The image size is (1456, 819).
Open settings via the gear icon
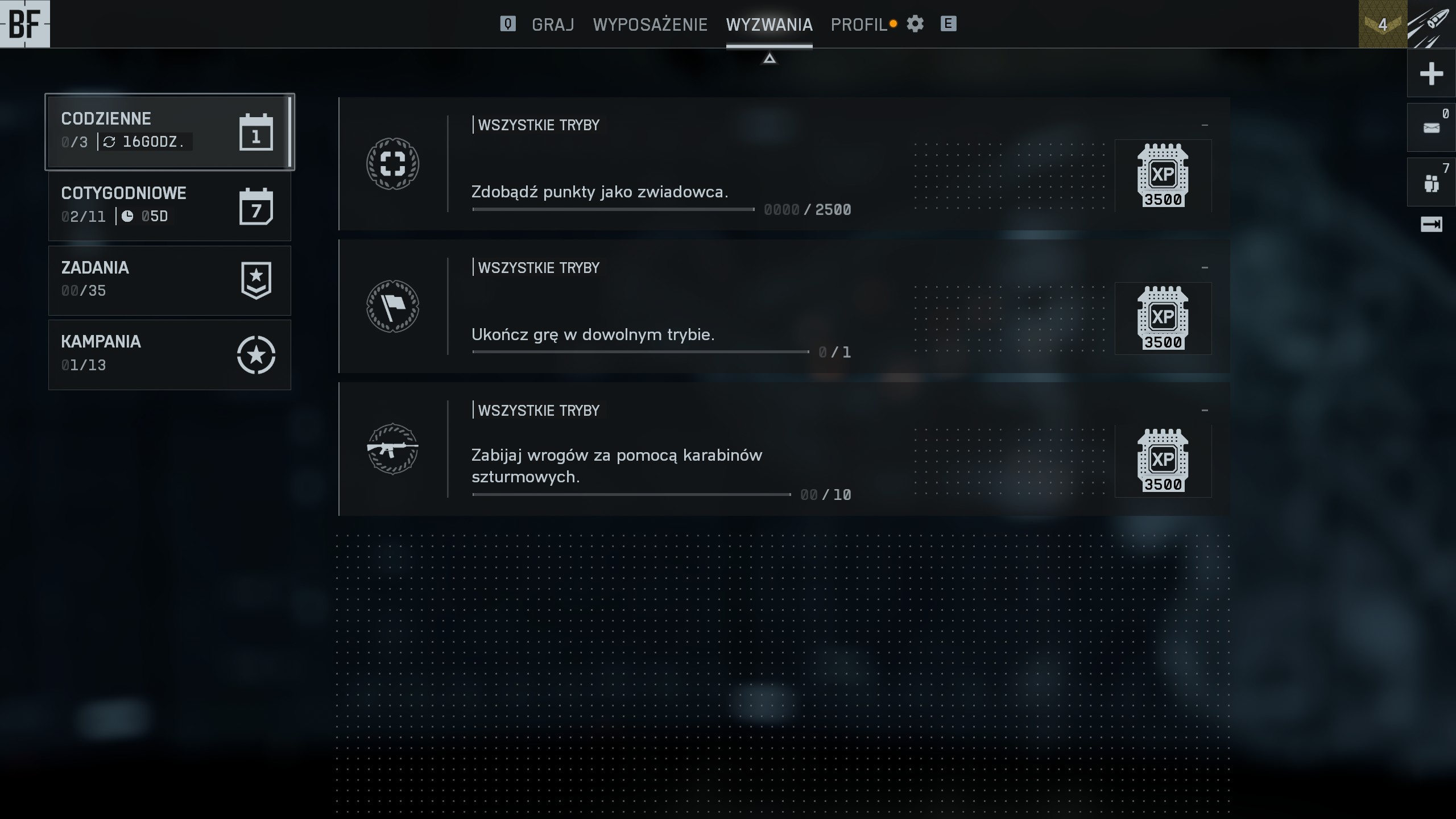[x=915, y=24]
